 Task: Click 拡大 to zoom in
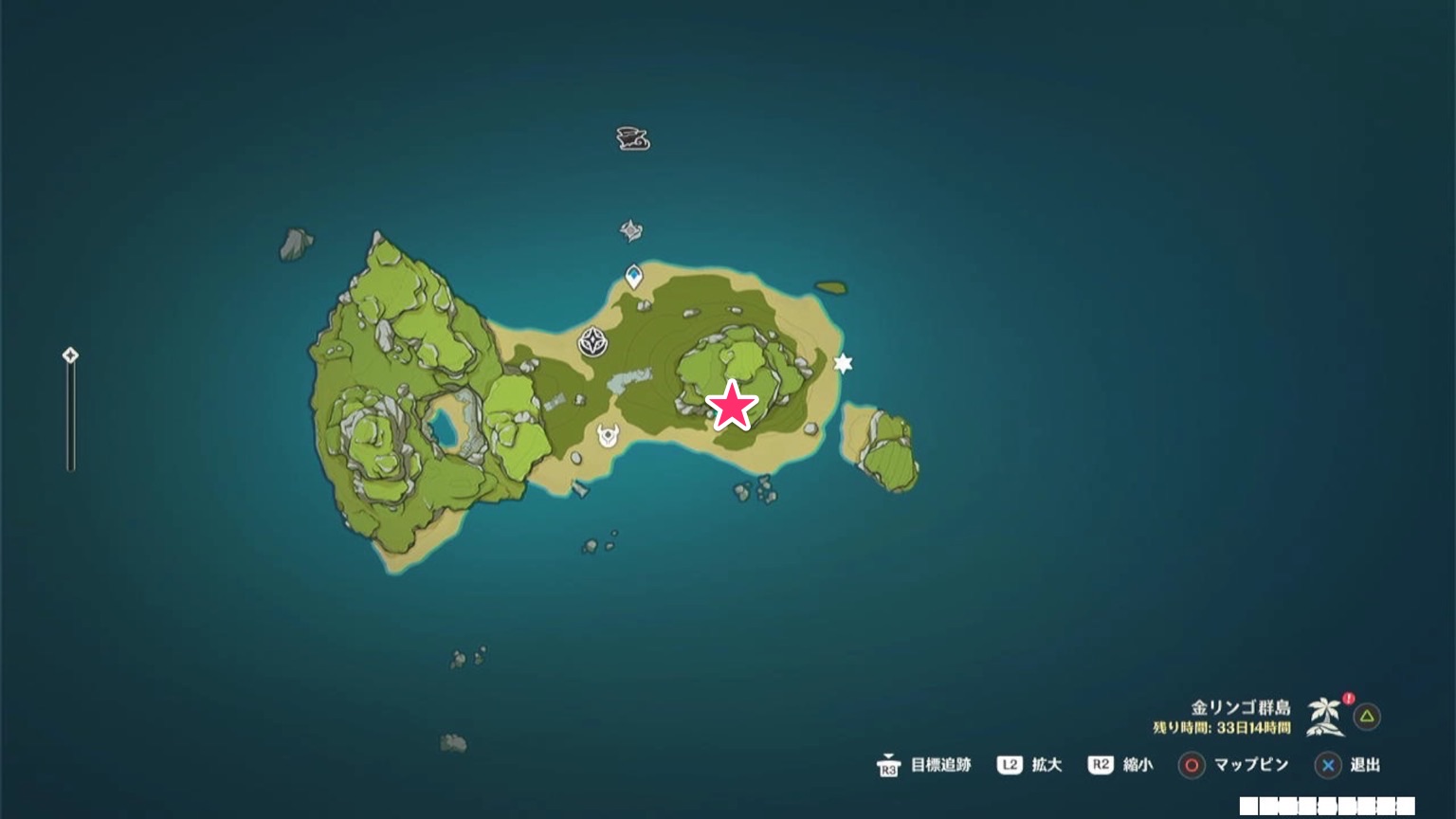(1046, 765)
